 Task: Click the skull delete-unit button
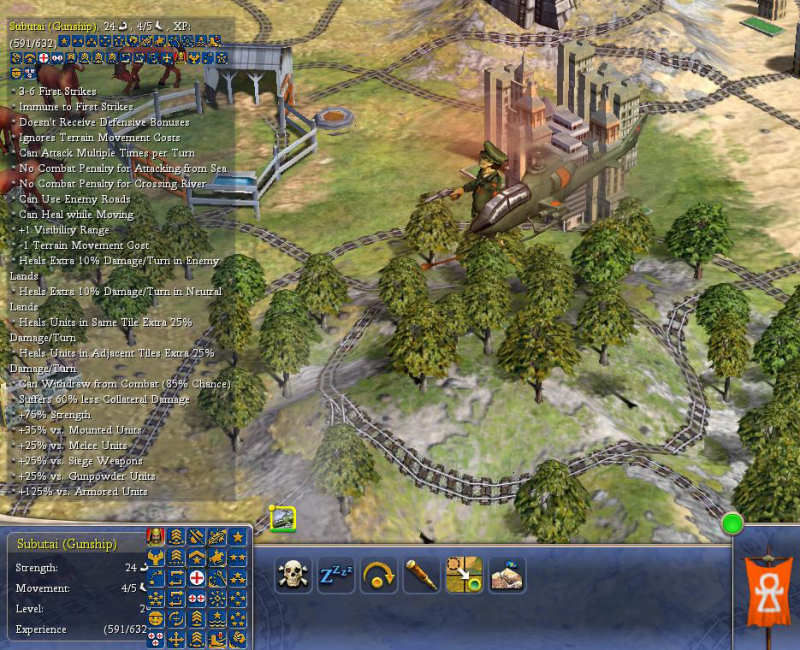pyautogui.click(x=293, y=575)
